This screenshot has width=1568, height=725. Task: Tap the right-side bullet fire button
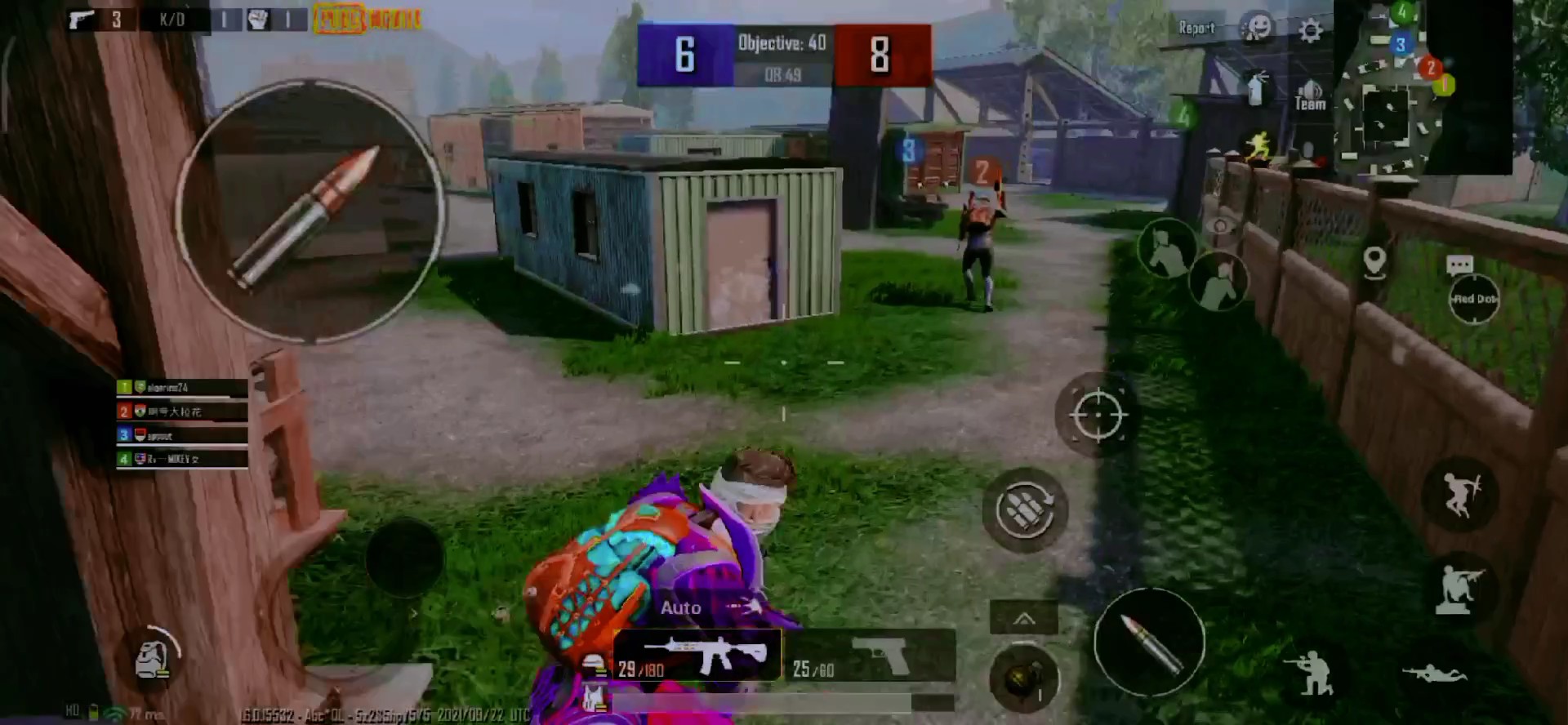tap(1149, 643)
